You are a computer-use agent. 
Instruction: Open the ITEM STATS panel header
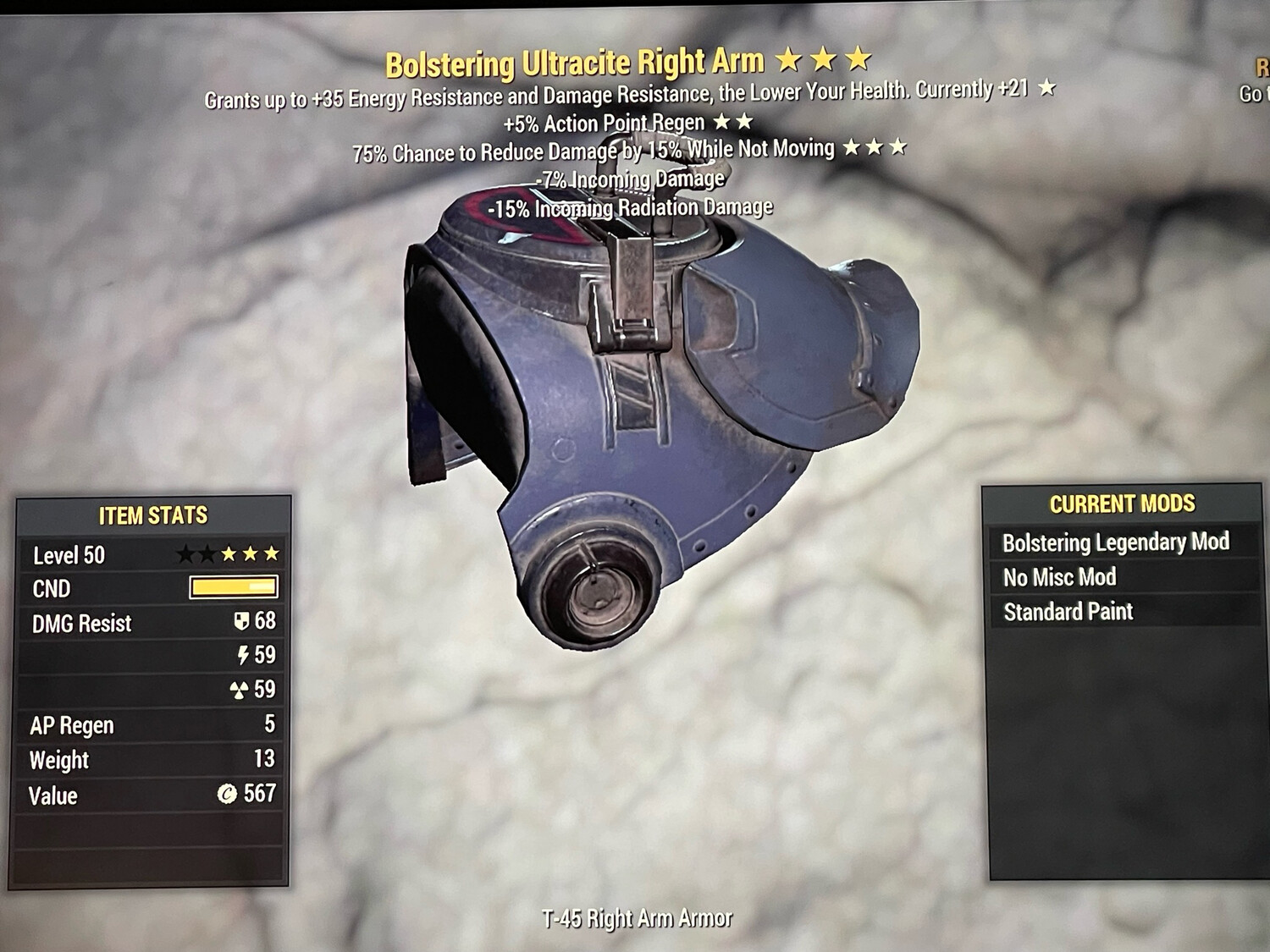point(154,514)
